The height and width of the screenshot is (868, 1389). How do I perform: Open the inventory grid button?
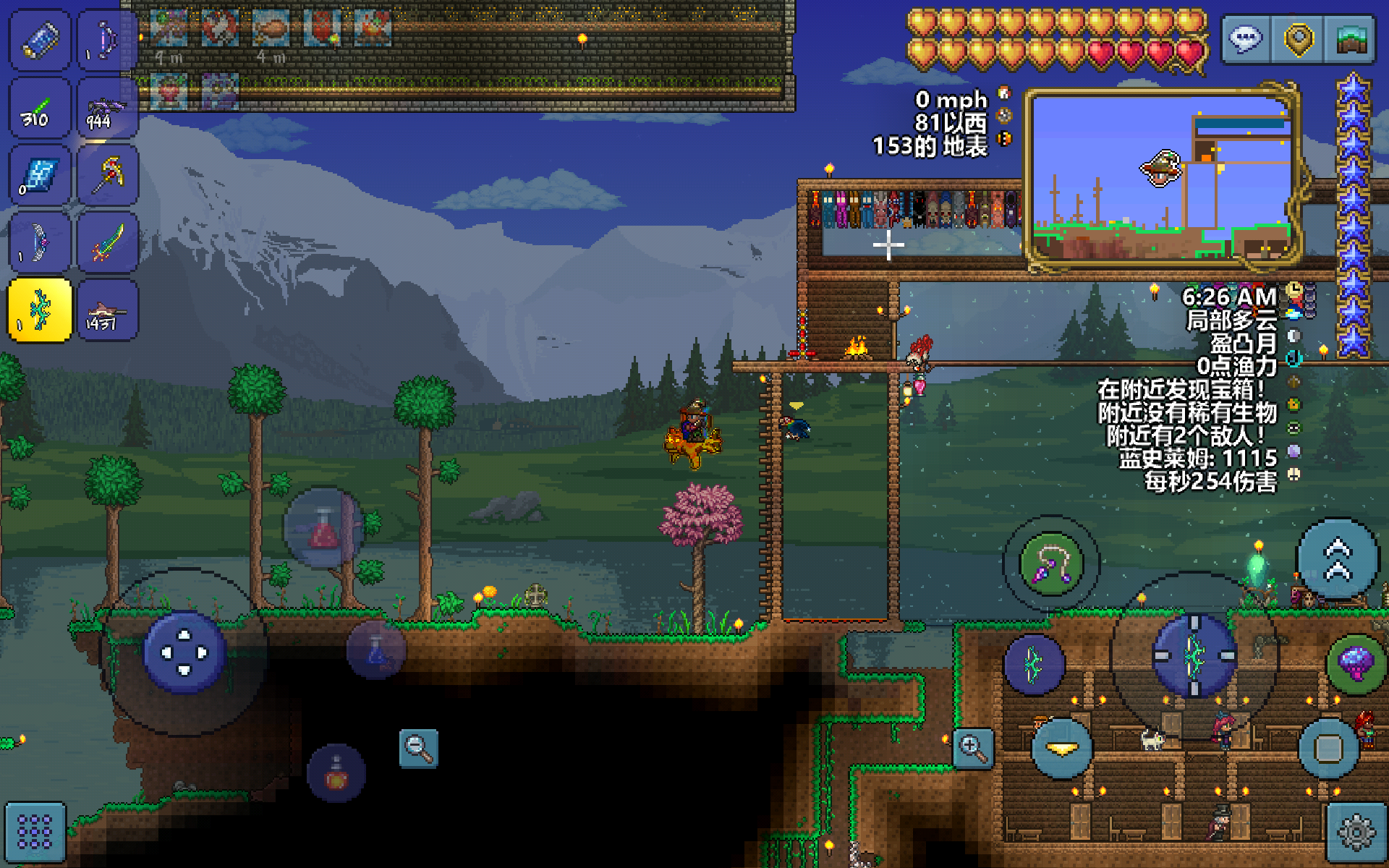(35, 832)
